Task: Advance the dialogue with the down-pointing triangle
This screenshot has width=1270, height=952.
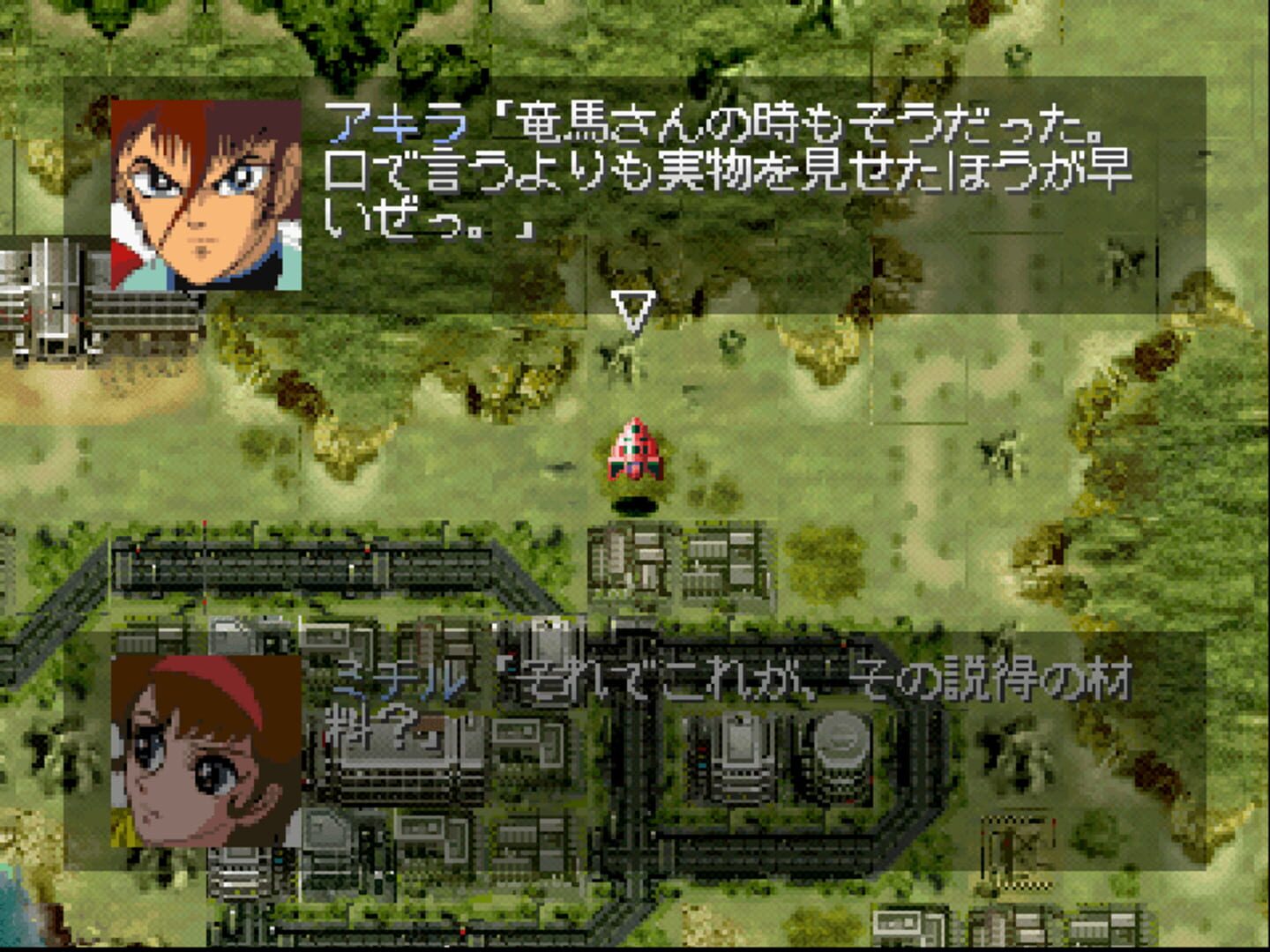Action: coord(633,313)
